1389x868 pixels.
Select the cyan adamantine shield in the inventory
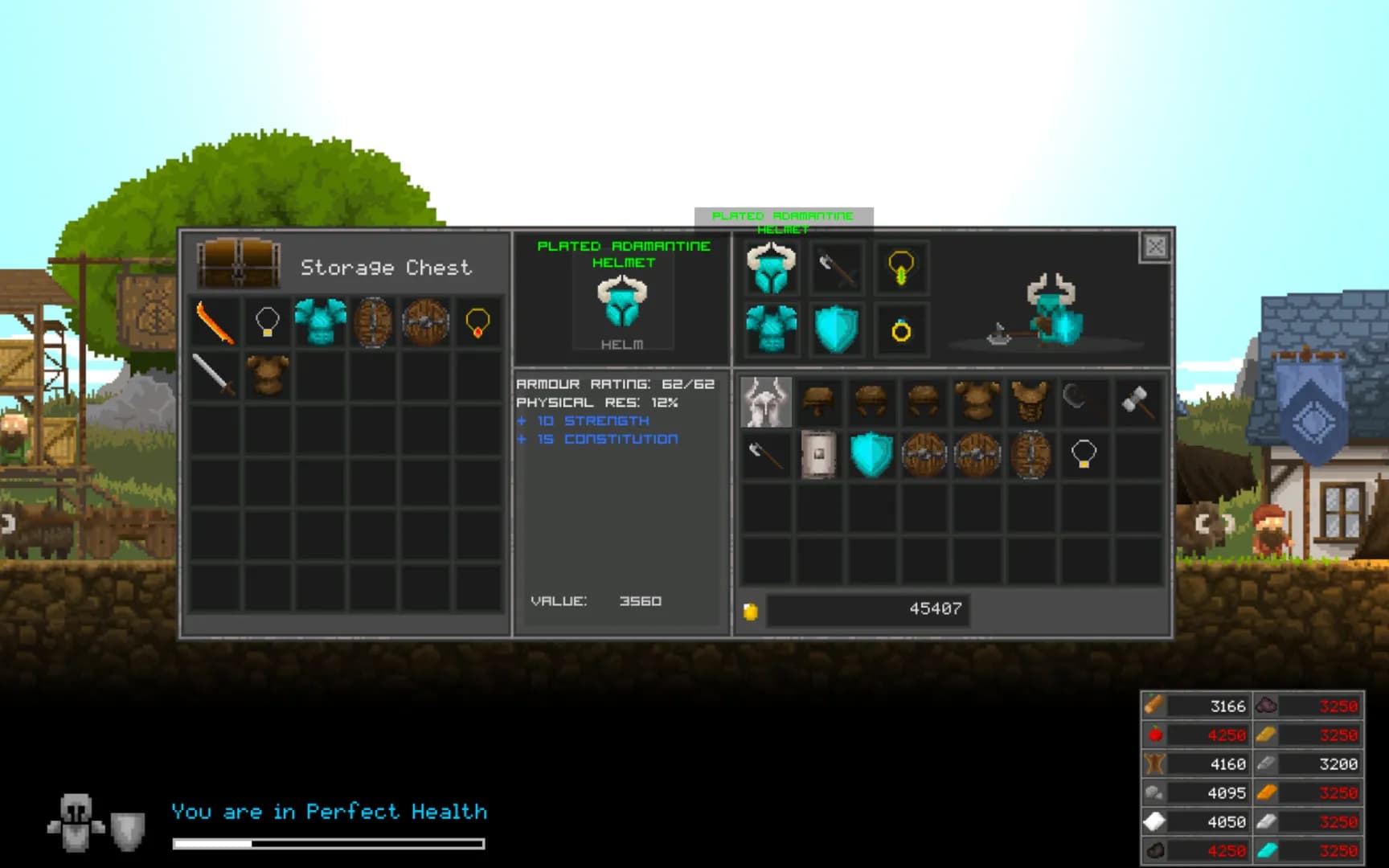point(871,455)
